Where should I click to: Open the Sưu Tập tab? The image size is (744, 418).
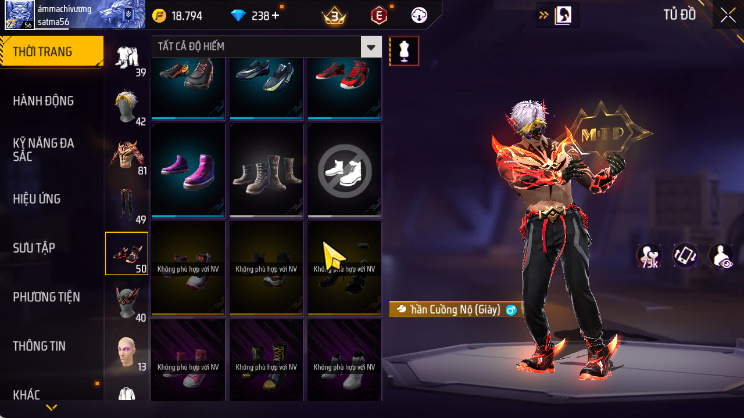(33, 247)
